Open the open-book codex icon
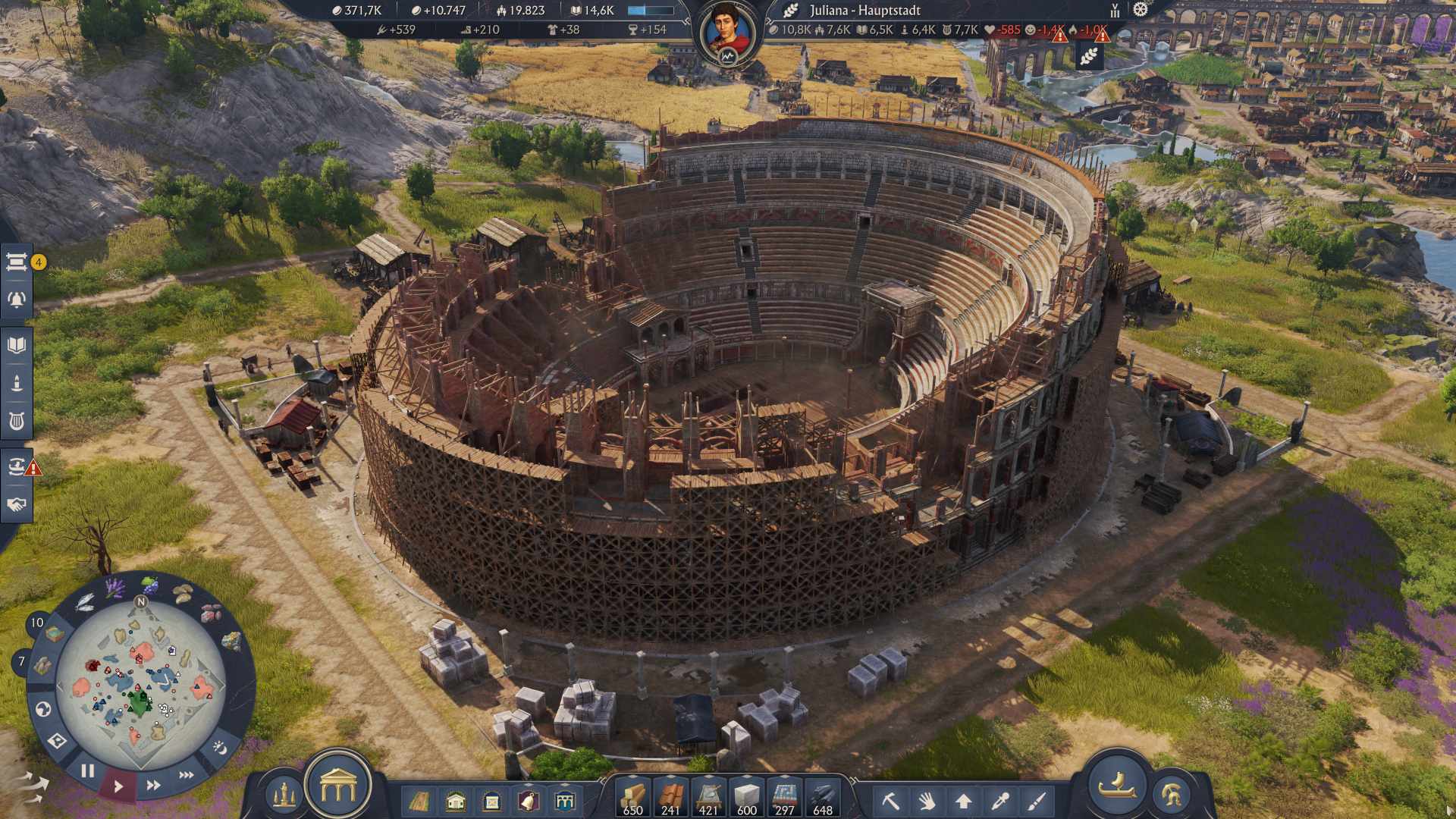The height and width of the screenshot is (819, 1456). coord(17,346)
